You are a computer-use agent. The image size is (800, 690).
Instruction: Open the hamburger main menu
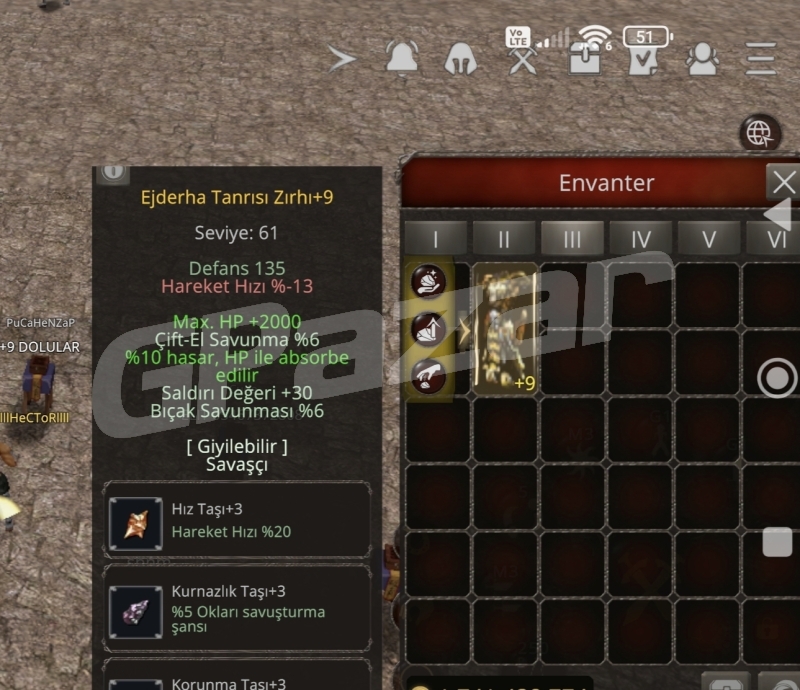tap(761, 58)
